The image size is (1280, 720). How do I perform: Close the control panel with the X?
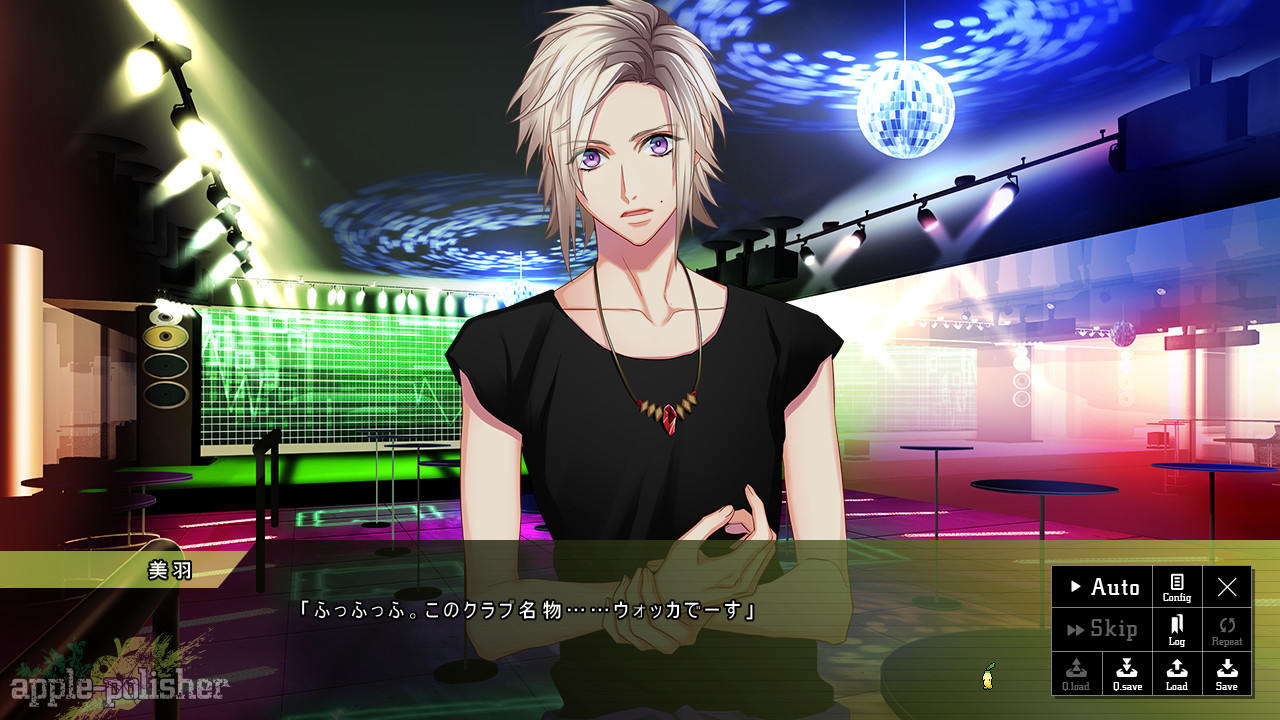click(1227, 588)
